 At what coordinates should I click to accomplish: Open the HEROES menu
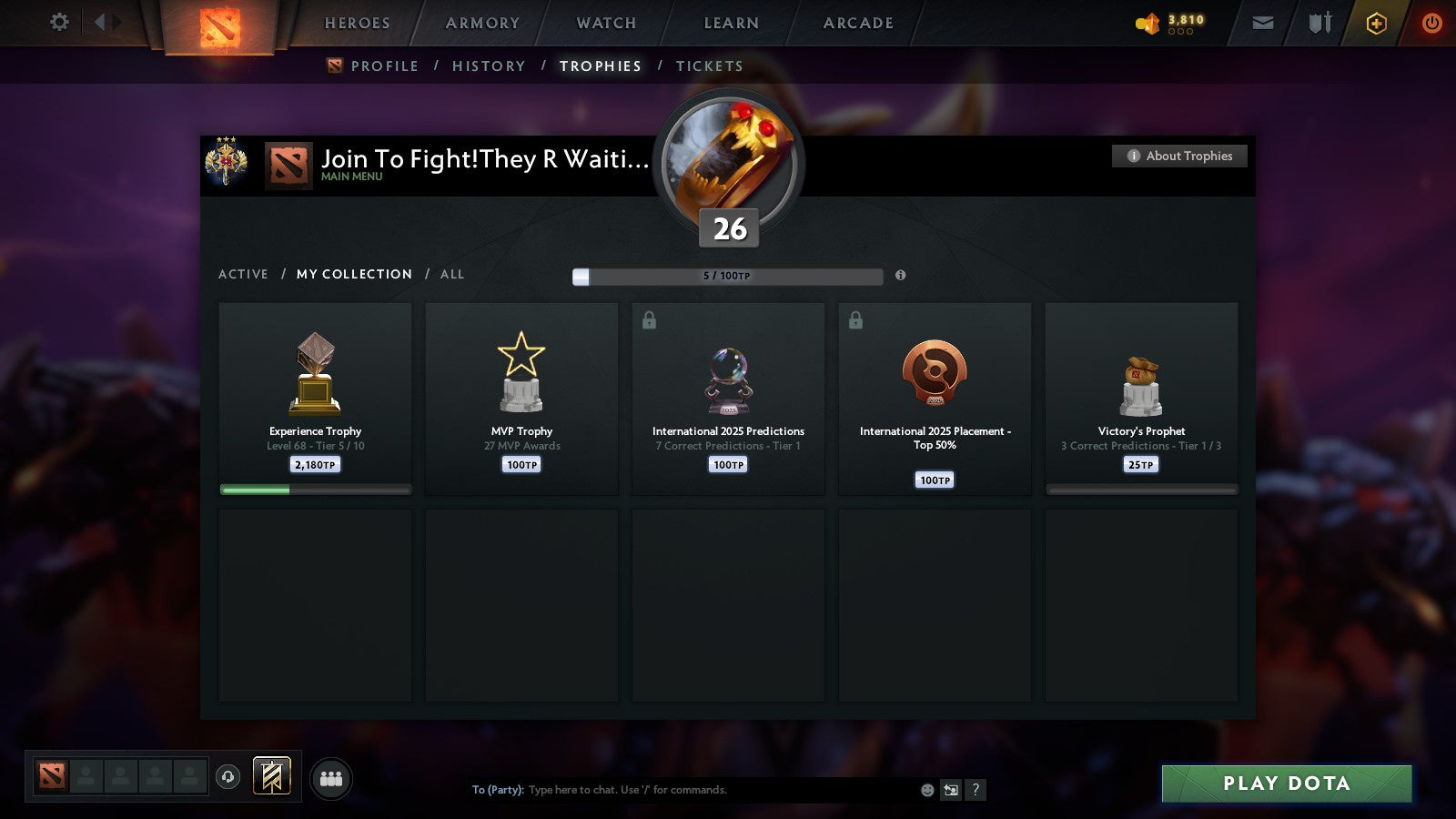point(356,23)
